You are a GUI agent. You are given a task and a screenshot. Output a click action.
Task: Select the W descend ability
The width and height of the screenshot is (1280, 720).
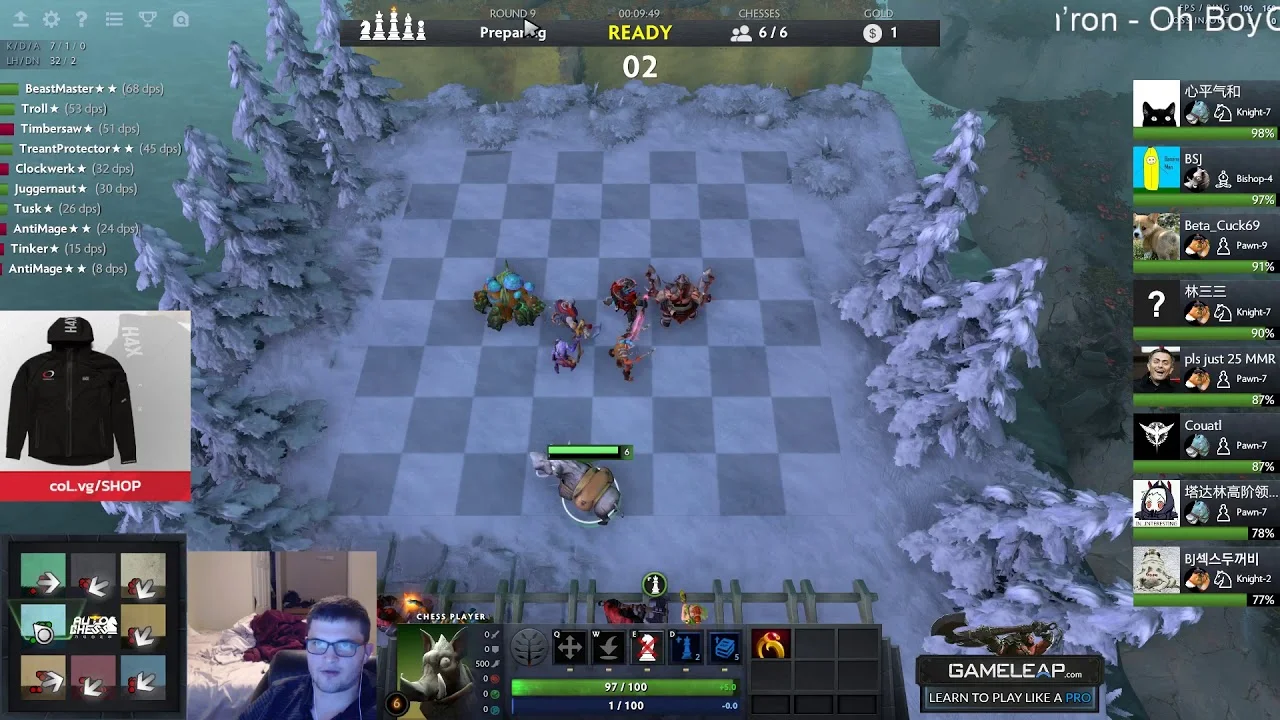point(608,645)
